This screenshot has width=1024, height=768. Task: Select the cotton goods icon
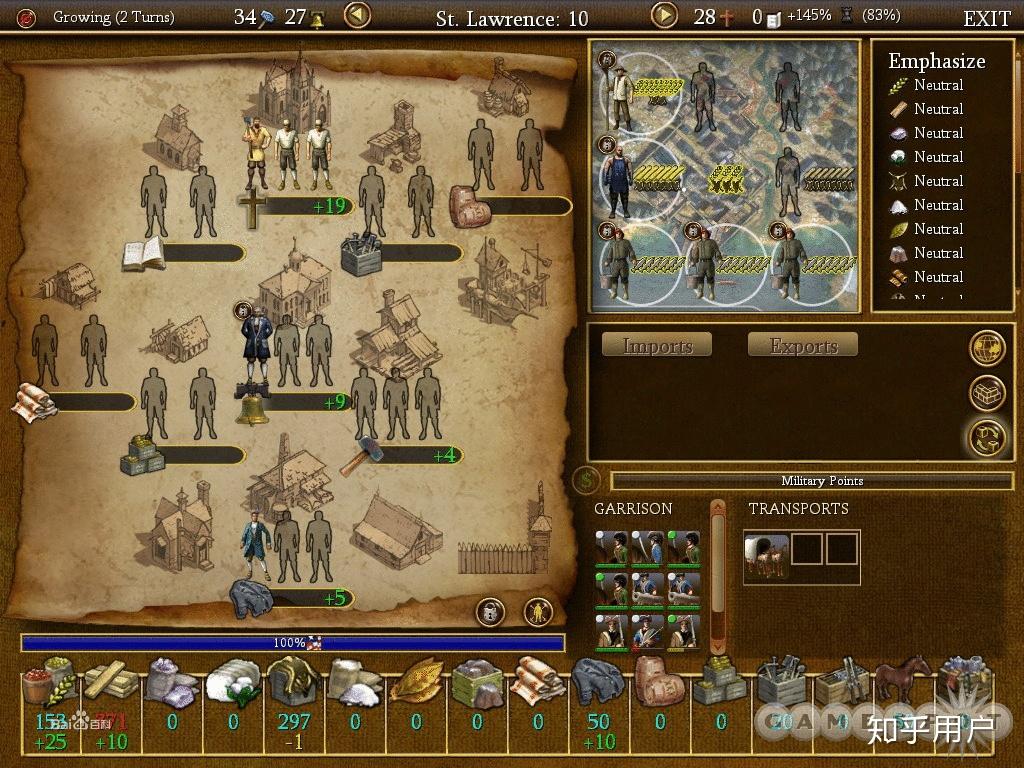[233, 684]
